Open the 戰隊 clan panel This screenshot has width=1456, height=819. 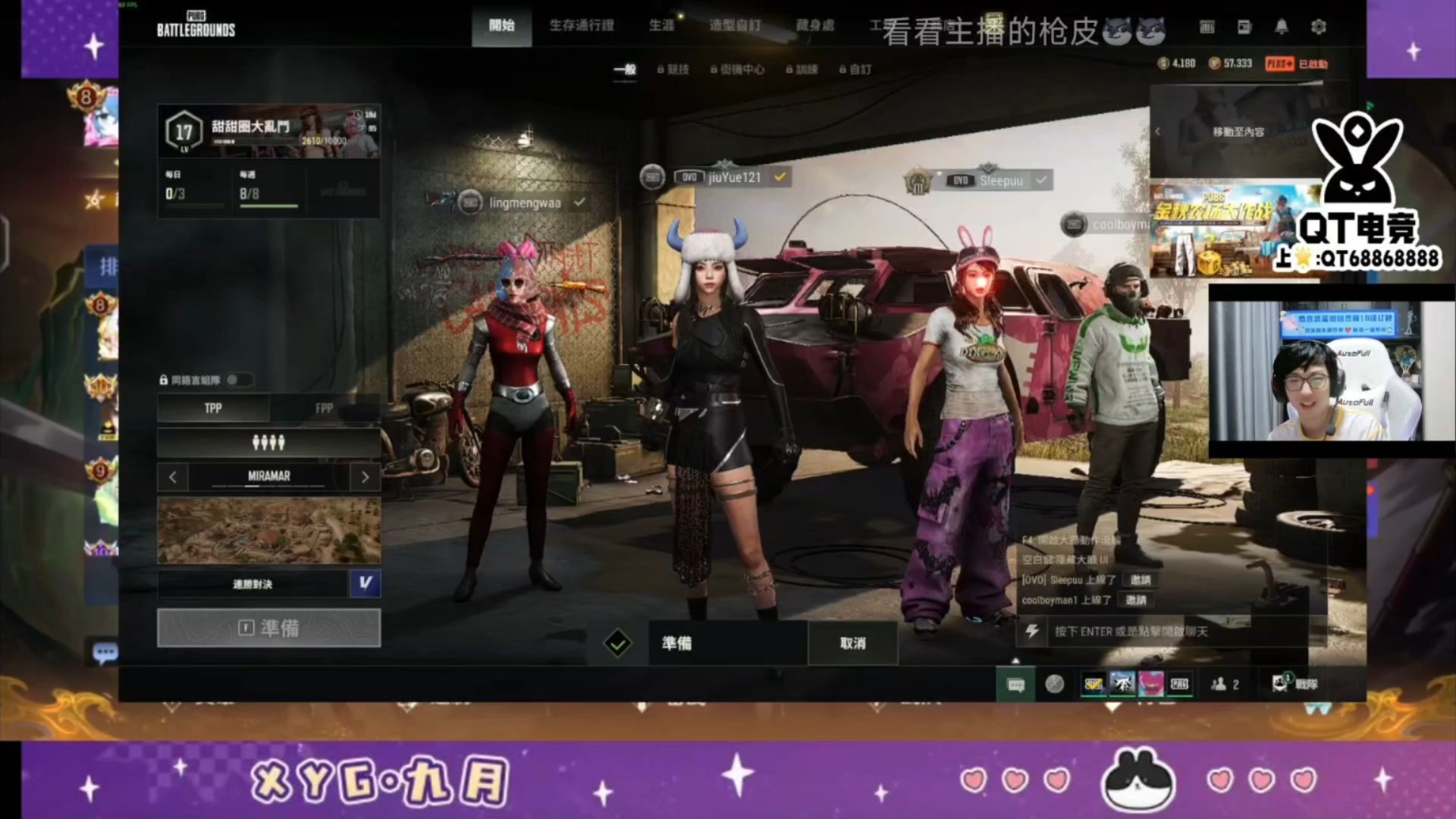pos(1295,684)
